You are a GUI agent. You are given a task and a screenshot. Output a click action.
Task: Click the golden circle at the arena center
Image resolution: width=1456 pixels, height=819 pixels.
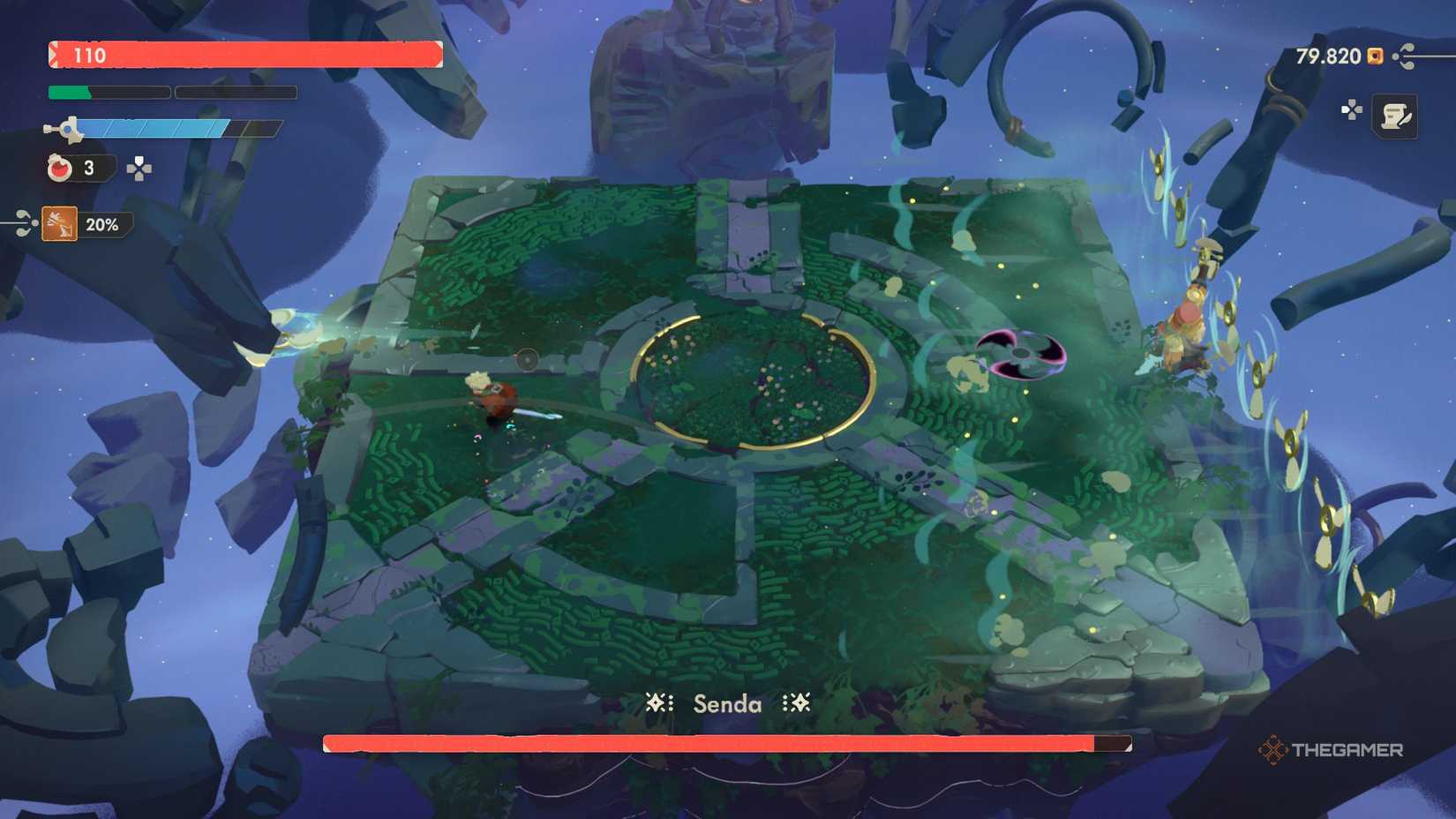coord(754,381)
